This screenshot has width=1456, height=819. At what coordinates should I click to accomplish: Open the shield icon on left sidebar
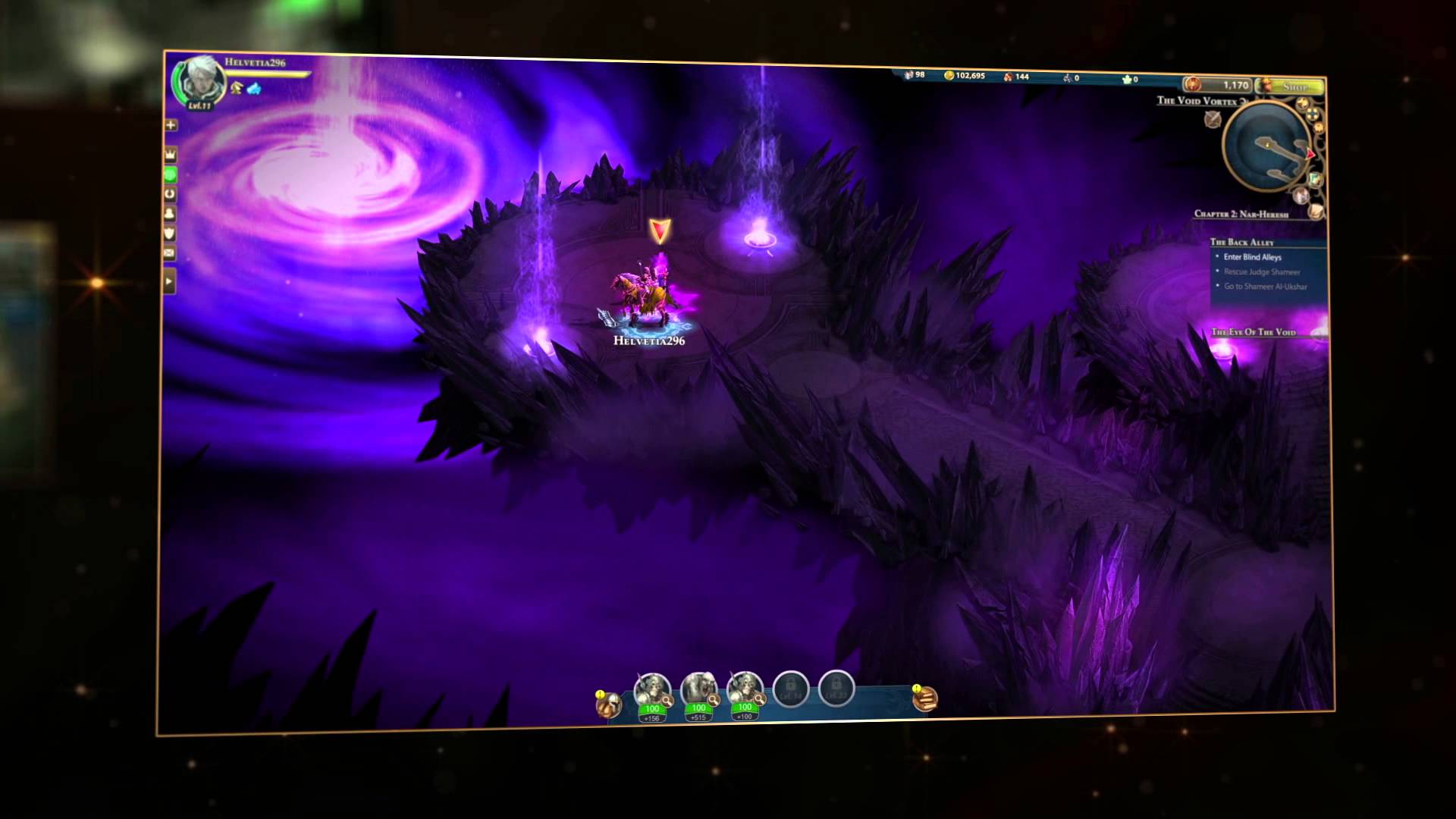click(x=170, y=234)
